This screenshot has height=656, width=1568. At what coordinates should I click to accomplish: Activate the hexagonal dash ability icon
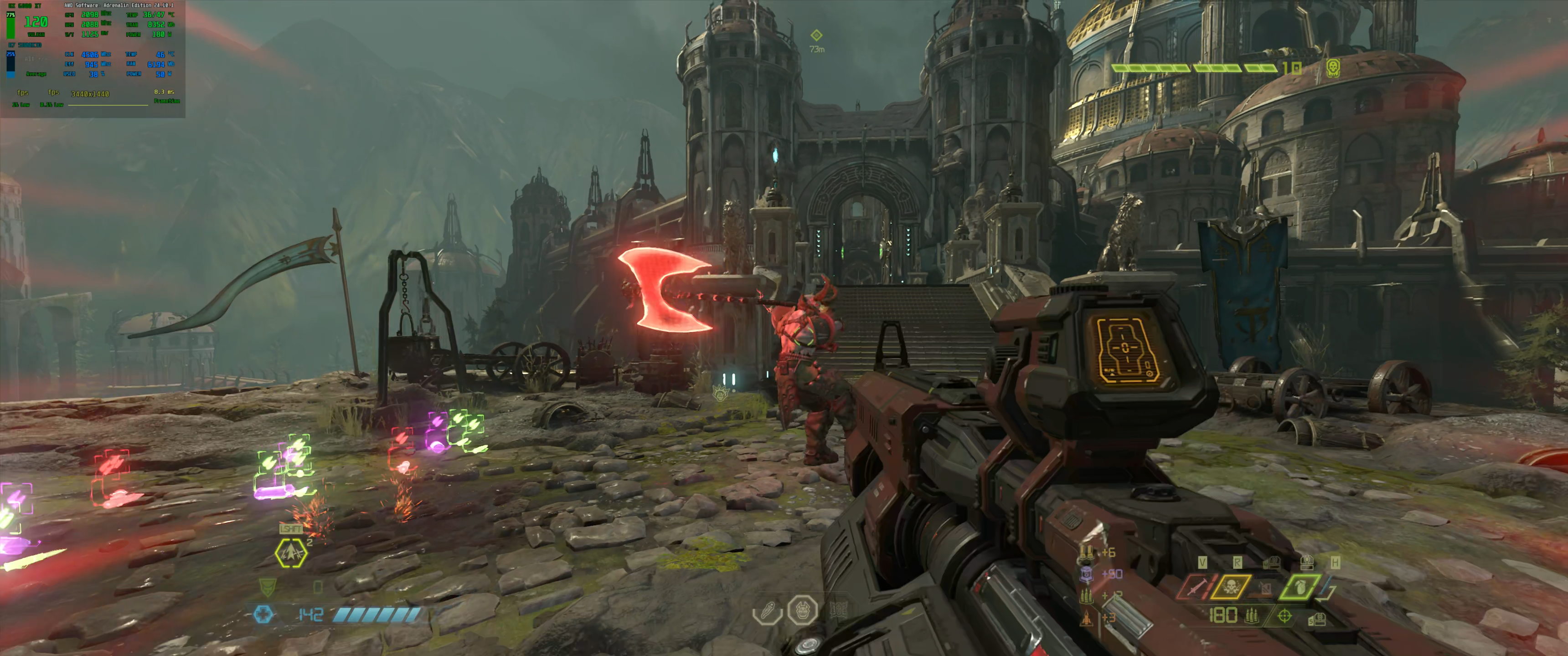[290, 553]
